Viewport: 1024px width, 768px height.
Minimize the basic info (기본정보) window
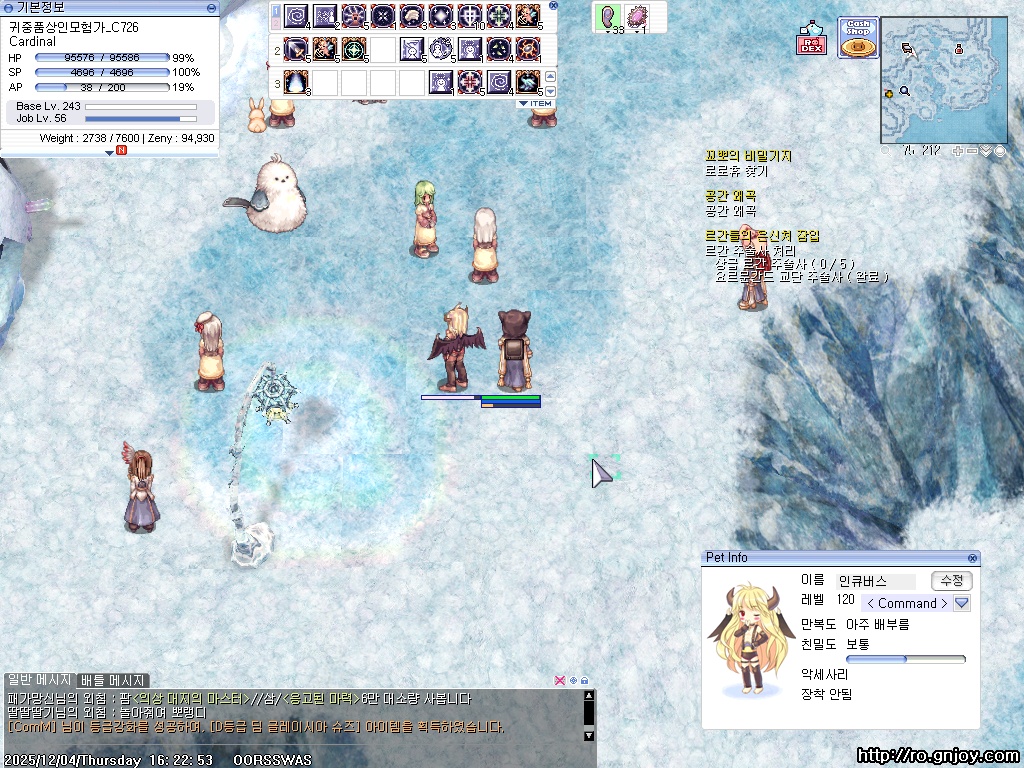point(211,7)
